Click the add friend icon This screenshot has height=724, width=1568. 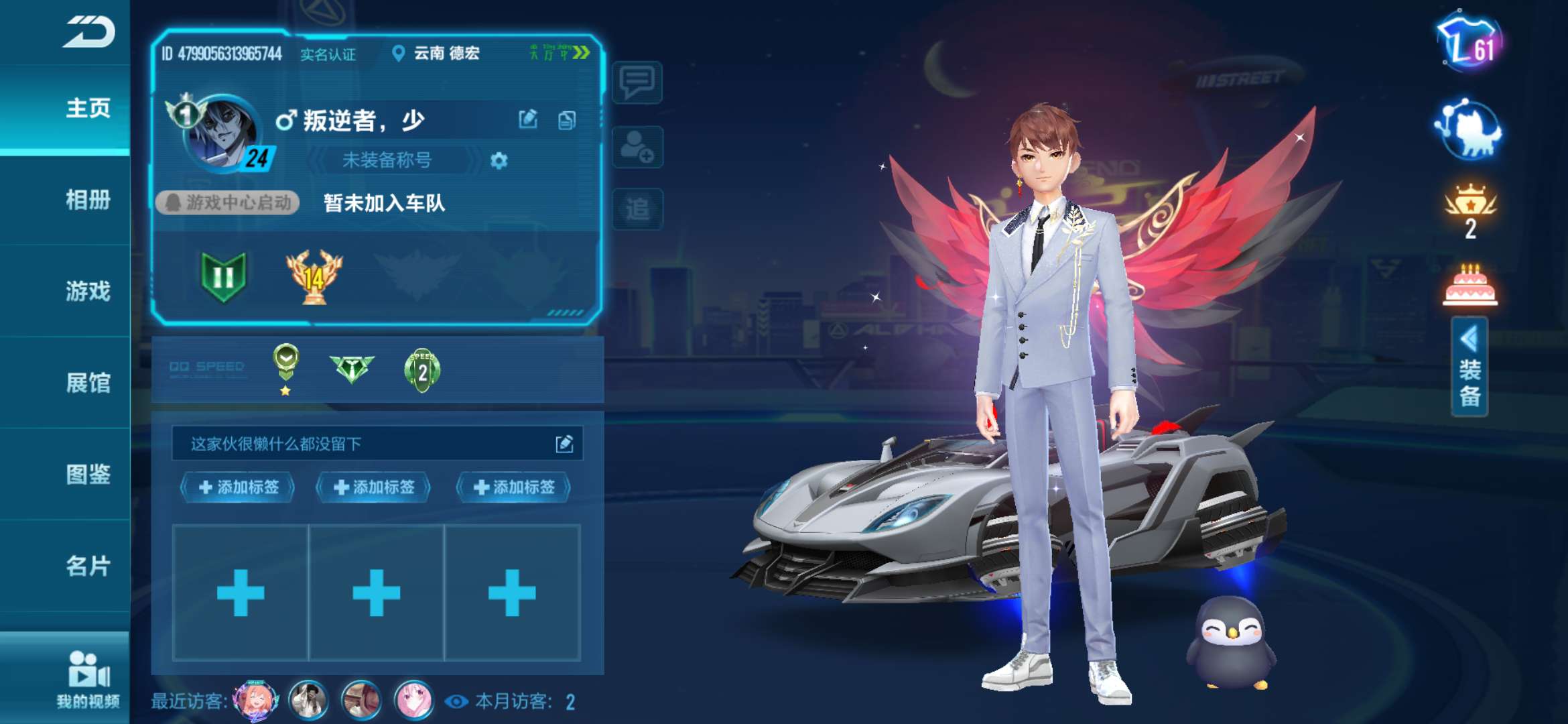click(x=637, y=146)
